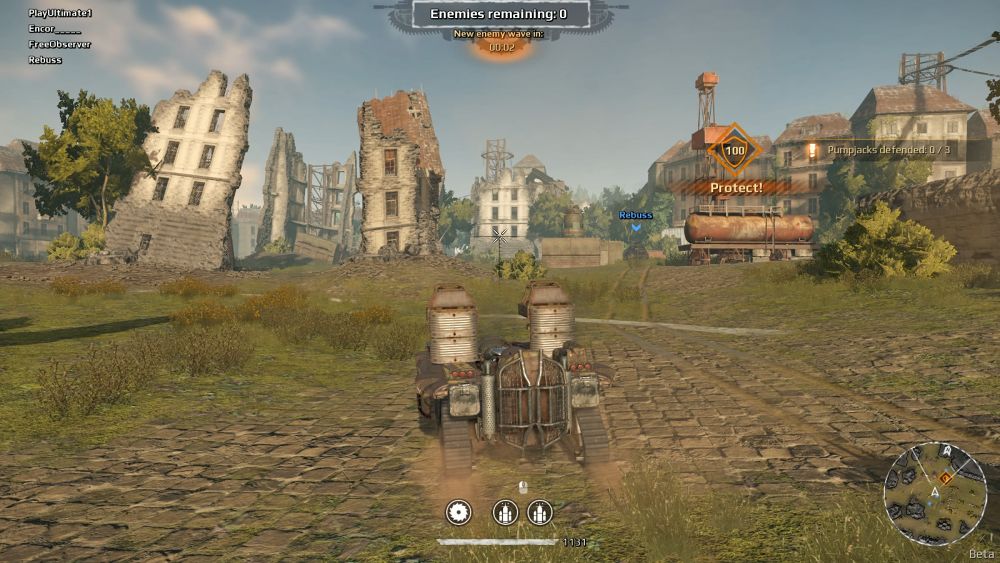The width and height of the screenshot is (1000, 563).
Task: Select PlayUltimate1 in the player list
Action: click(x=60, y=13)
